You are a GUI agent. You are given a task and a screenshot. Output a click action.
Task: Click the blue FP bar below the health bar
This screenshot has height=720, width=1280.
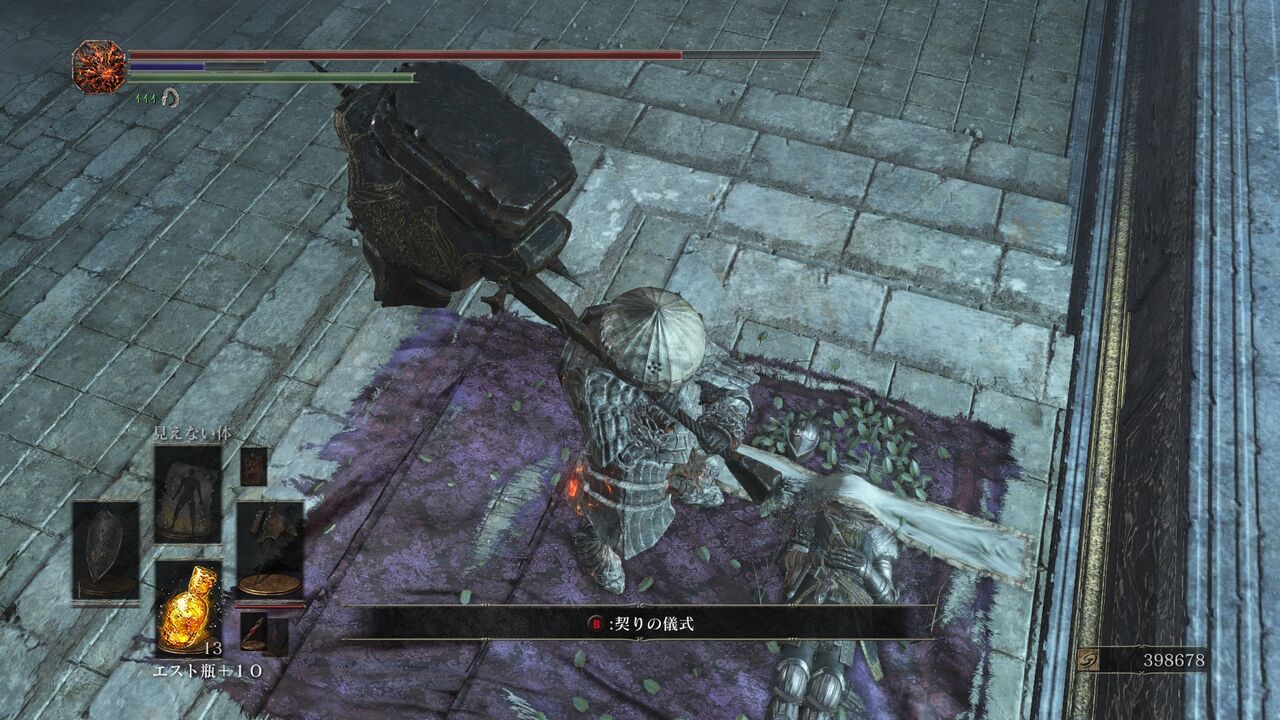click(x=168, y=65)
